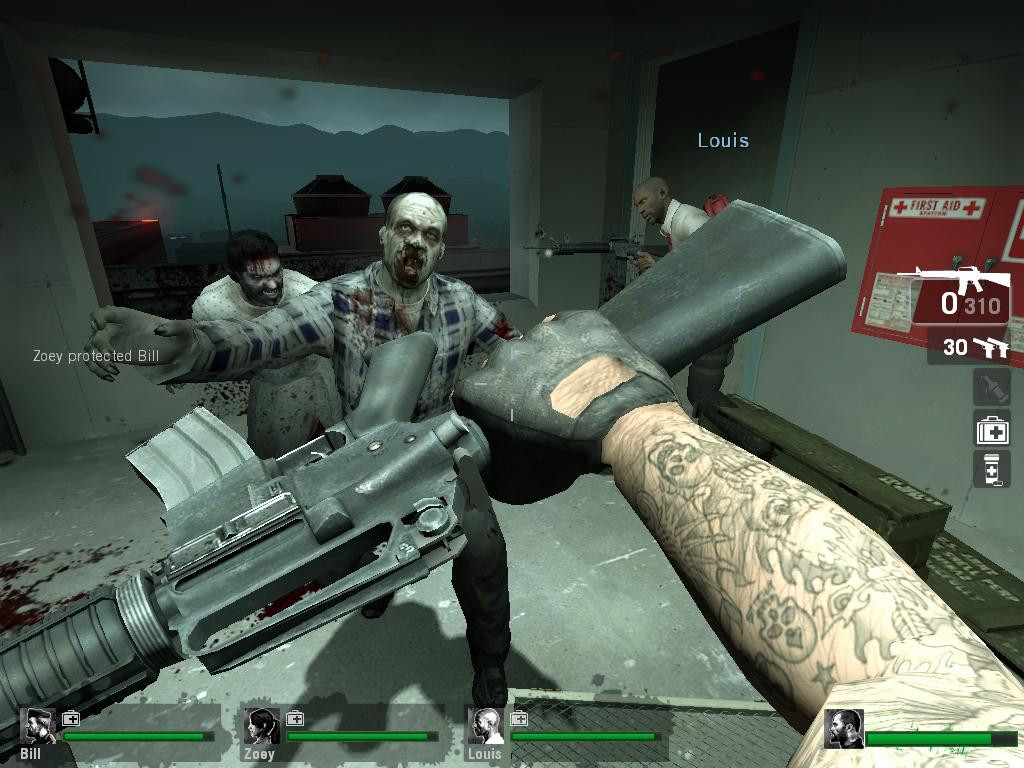
Task: Select the dimmed molotov throwable slot
Action: click(x=991, y=388)
